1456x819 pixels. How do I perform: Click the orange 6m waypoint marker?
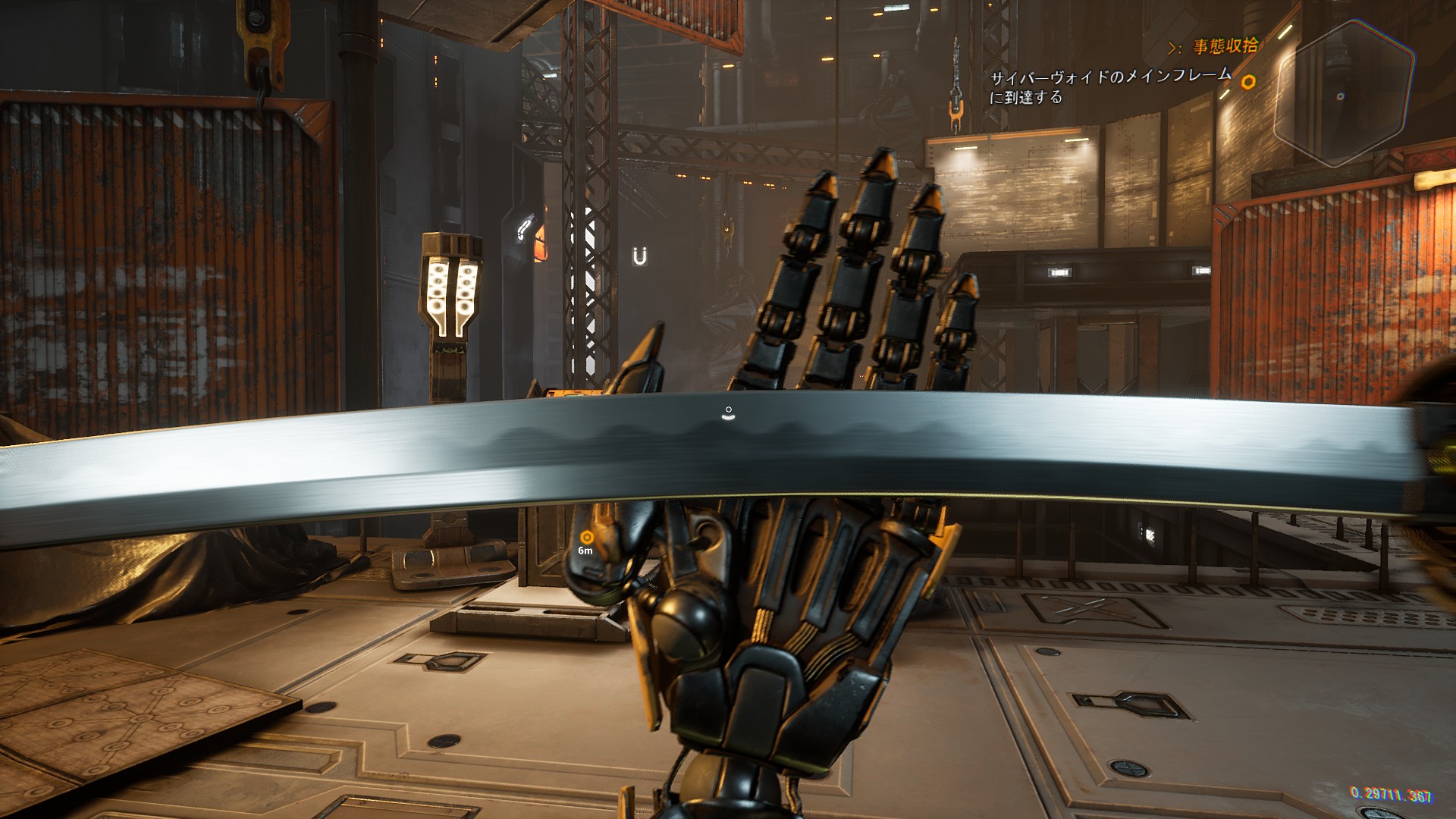[x=586, y=538]
